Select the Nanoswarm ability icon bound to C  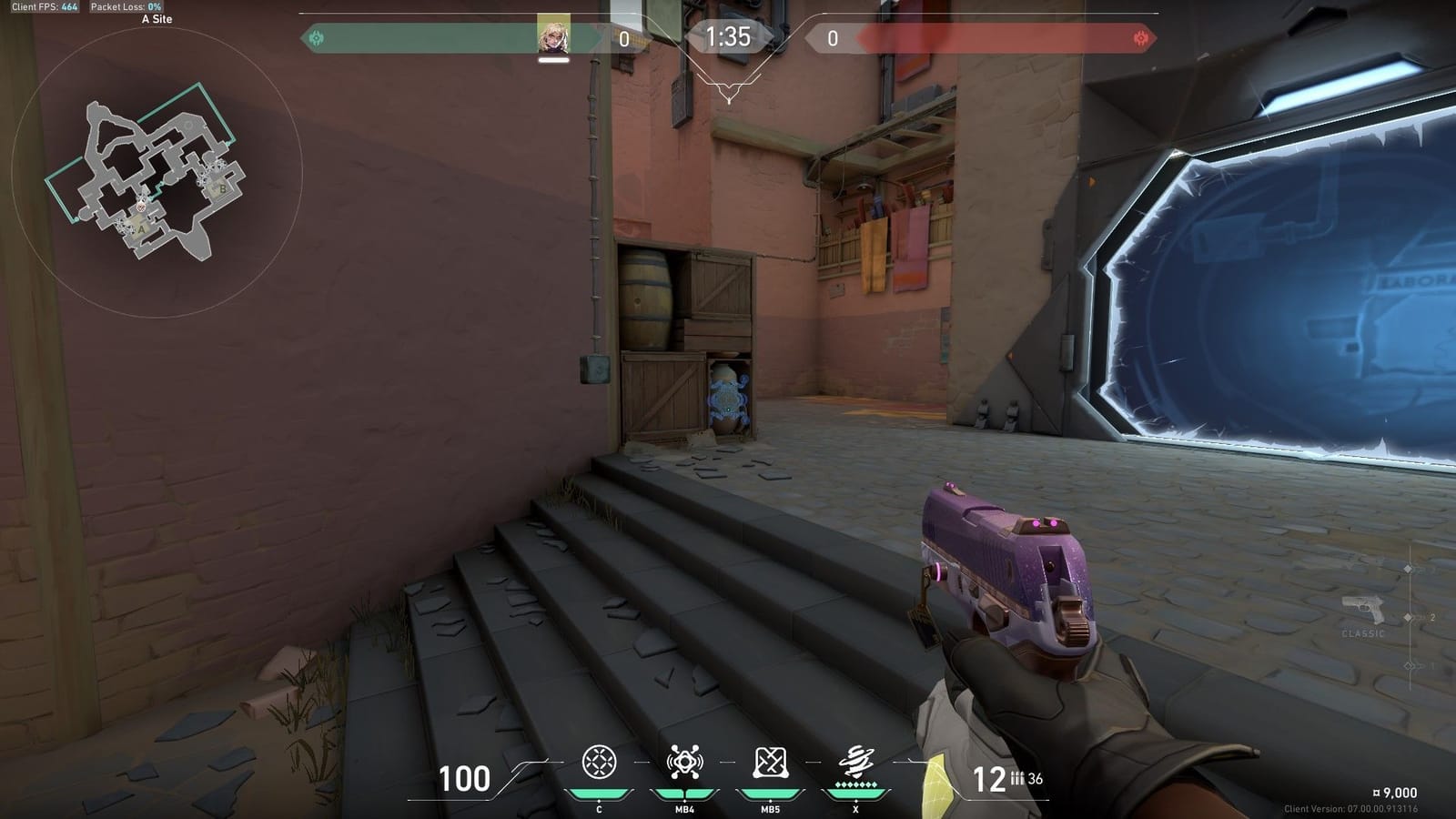click(x=600, y=762)
